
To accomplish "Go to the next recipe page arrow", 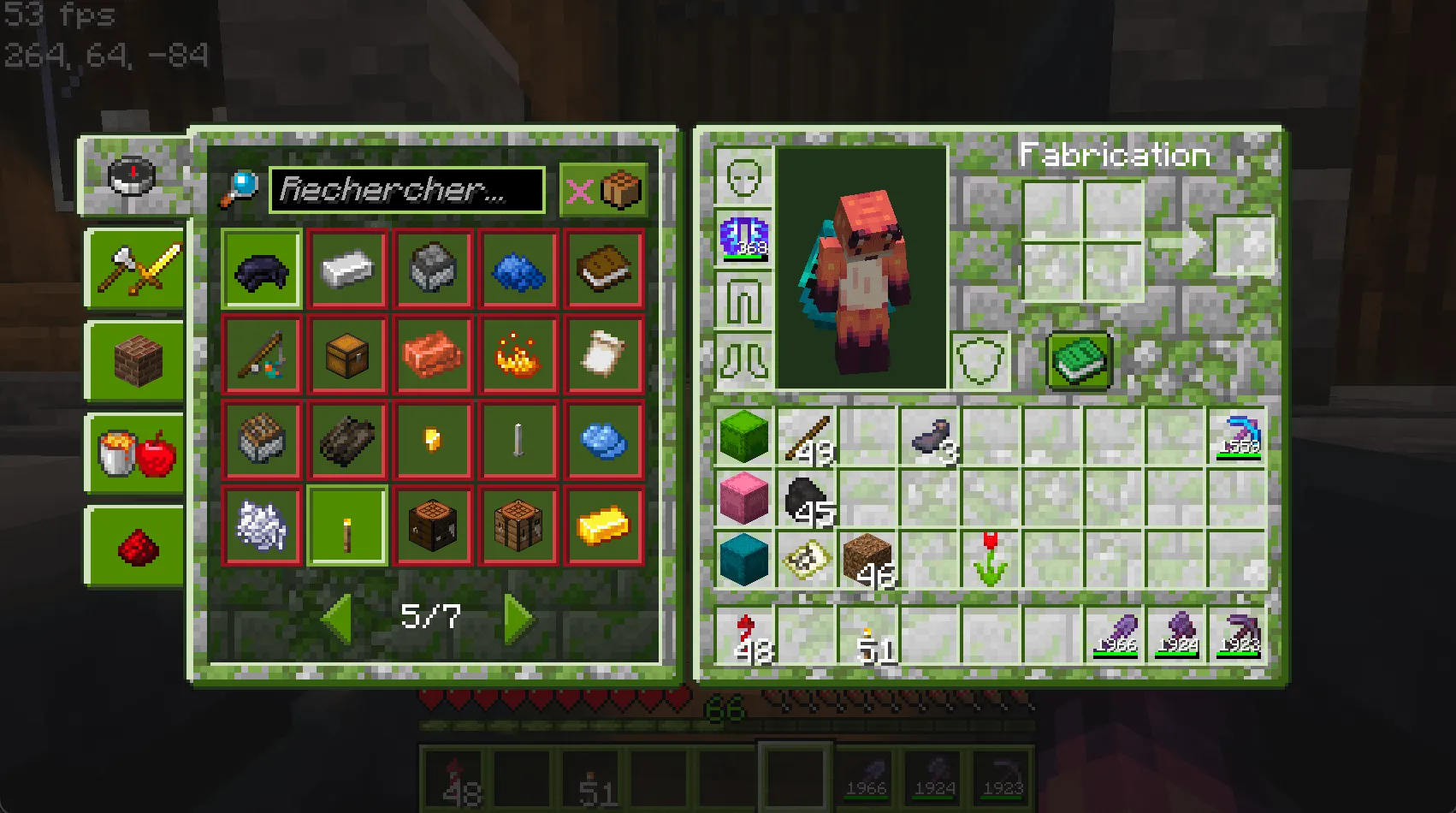I will point(514,619).
